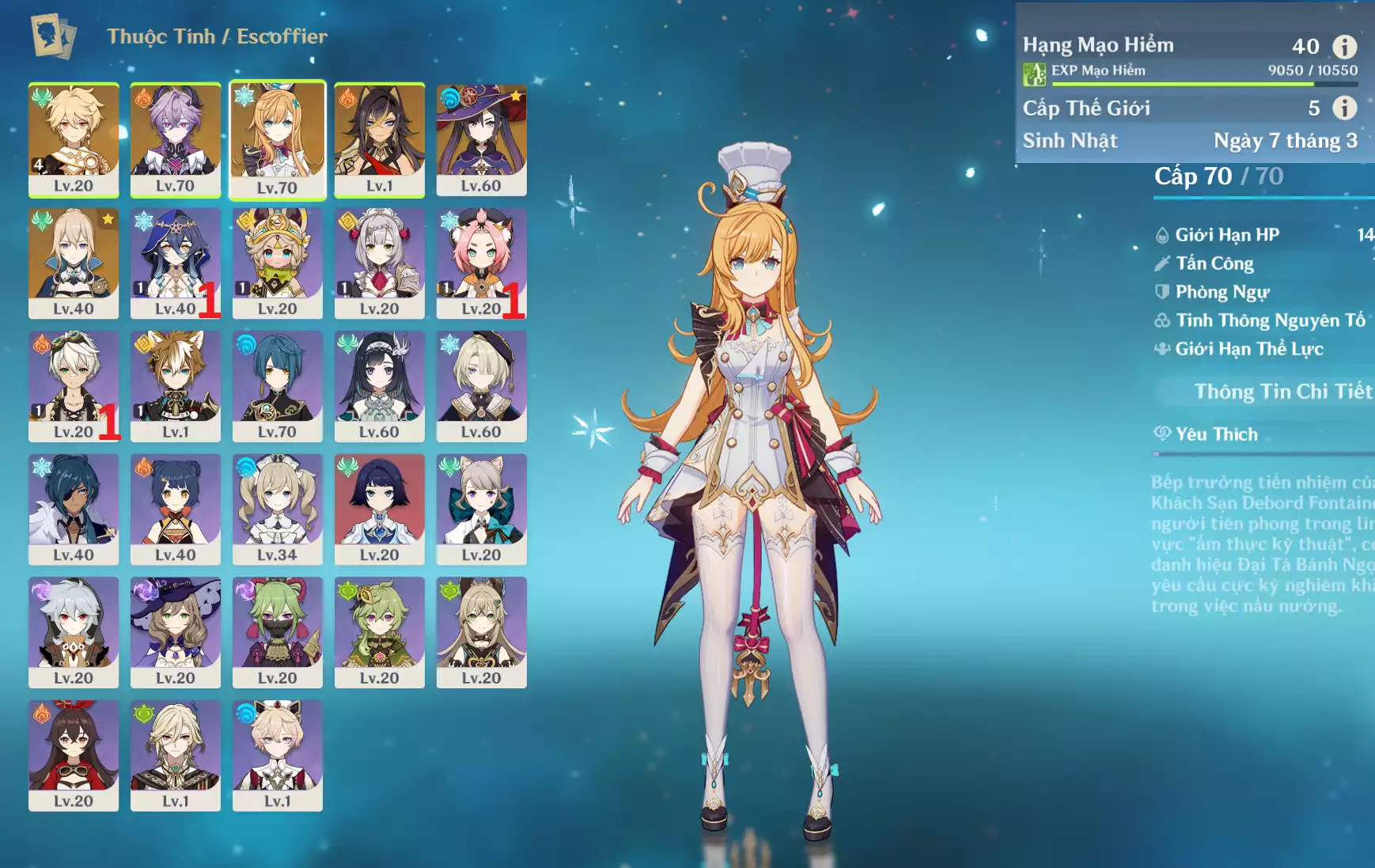Screen dimensions: 1375x868
Task: Choose Amber's character portrait
Action: coord(74,755)
